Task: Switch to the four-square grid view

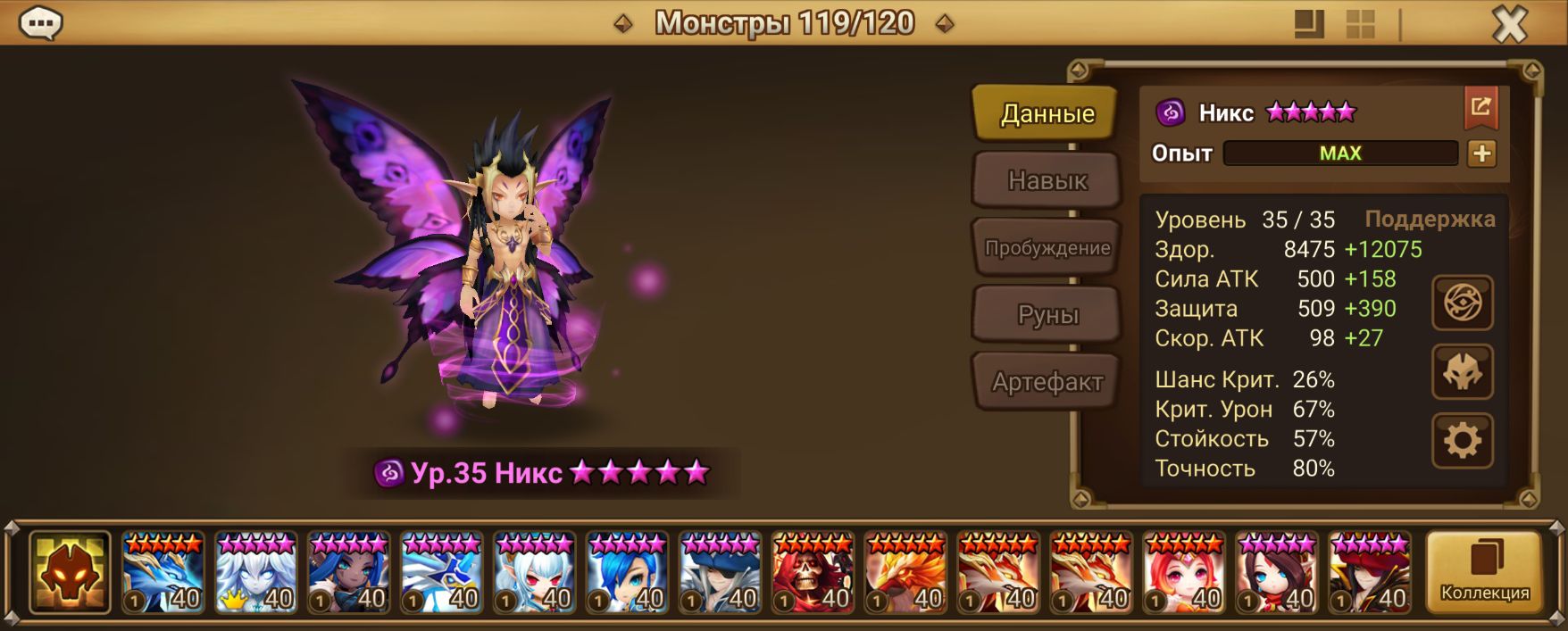Action: point(1360,25)
